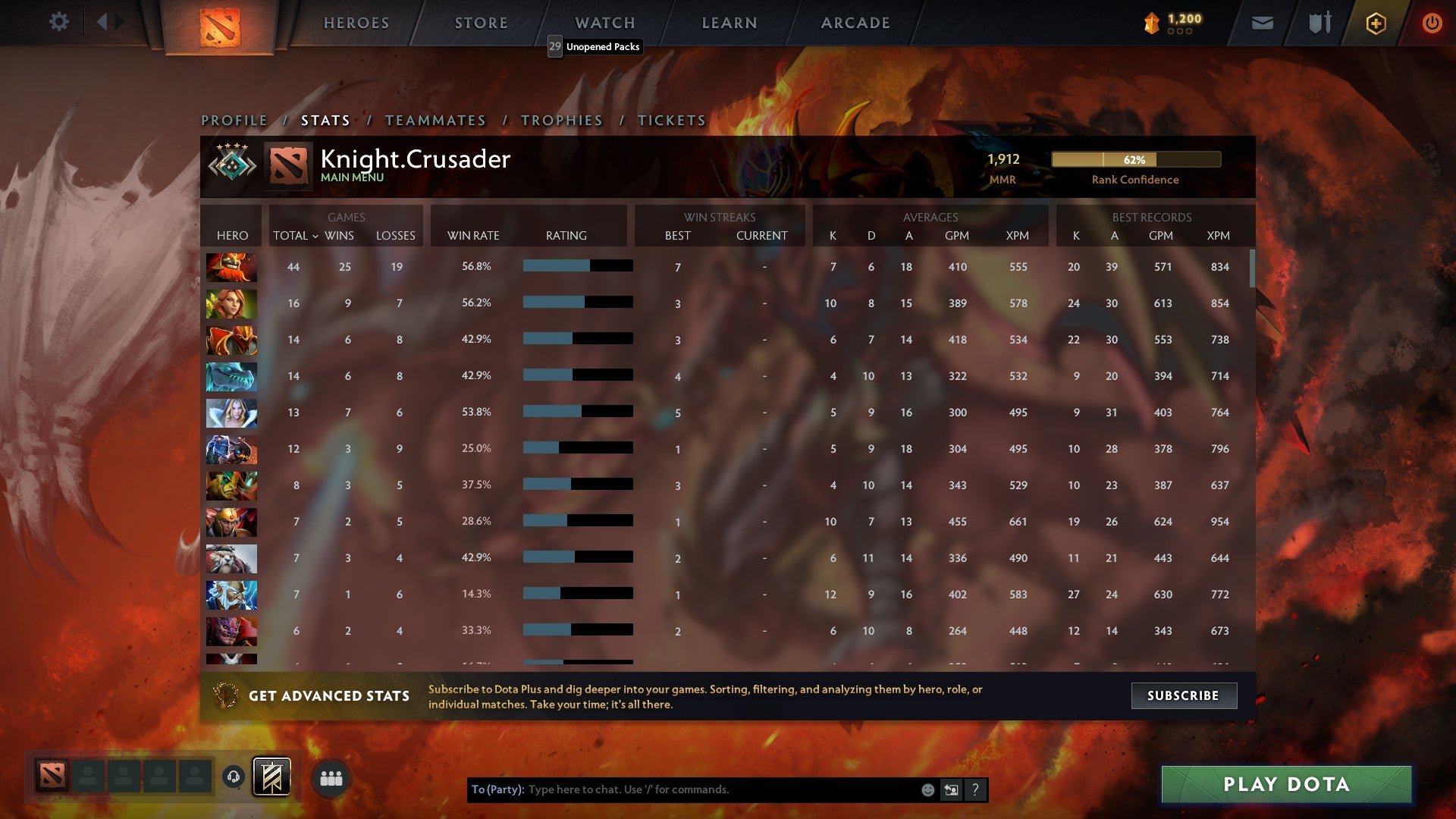This screenshot has height=819, width=1456.
Task: Click the voice chat headset icon
Action: (234, 777)
